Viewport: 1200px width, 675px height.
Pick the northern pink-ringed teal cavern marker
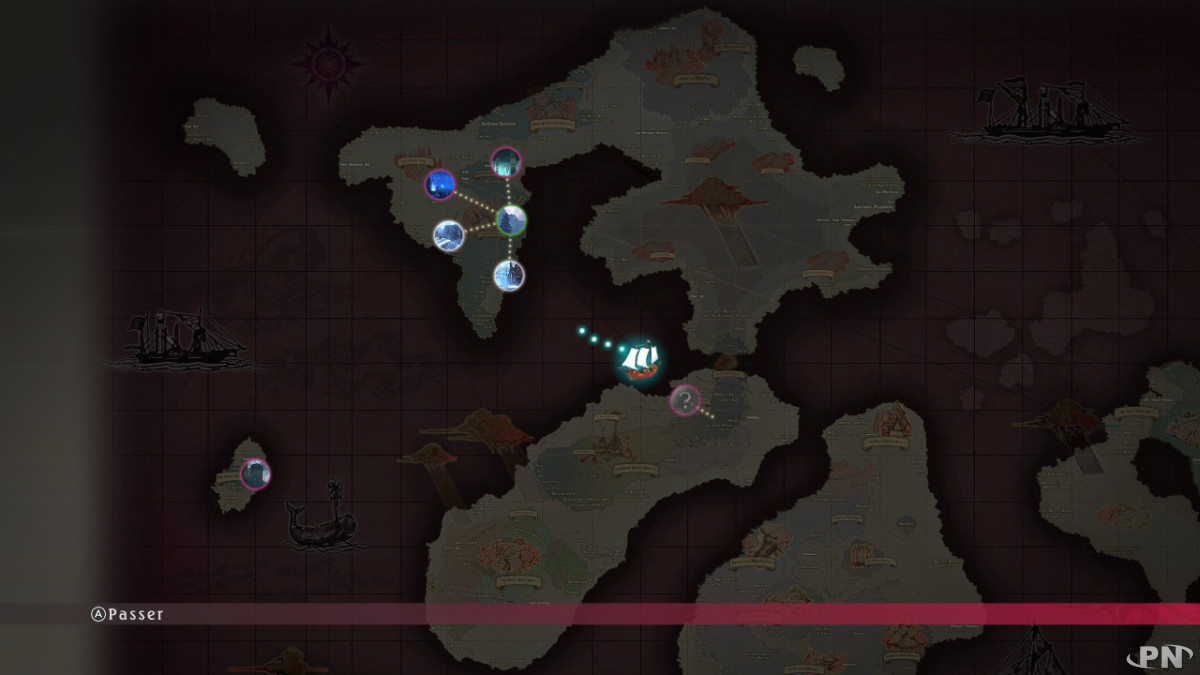click(506, 162)
